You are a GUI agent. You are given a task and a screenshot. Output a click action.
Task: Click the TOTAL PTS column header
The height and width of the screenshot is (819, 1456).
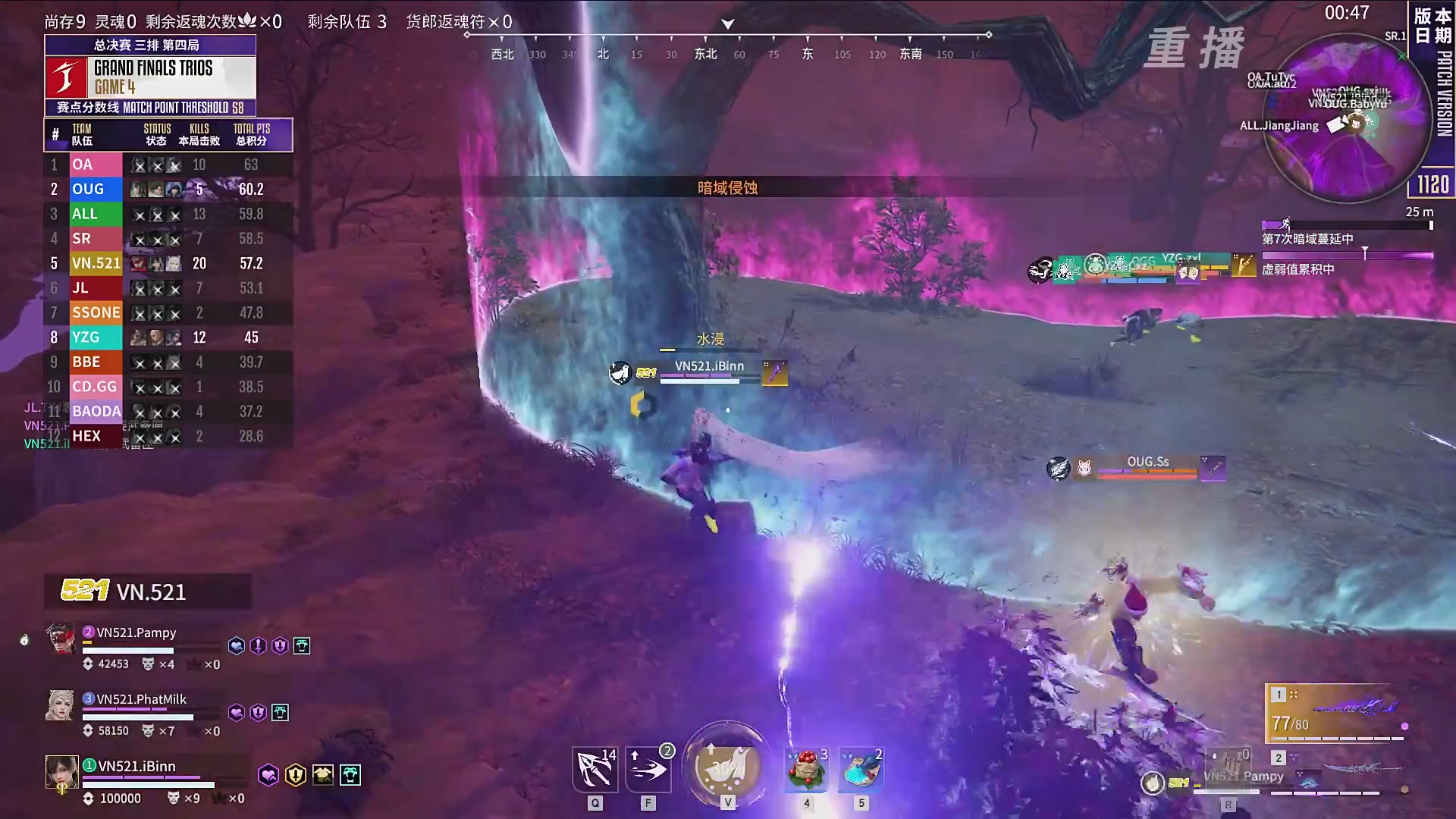251,129
